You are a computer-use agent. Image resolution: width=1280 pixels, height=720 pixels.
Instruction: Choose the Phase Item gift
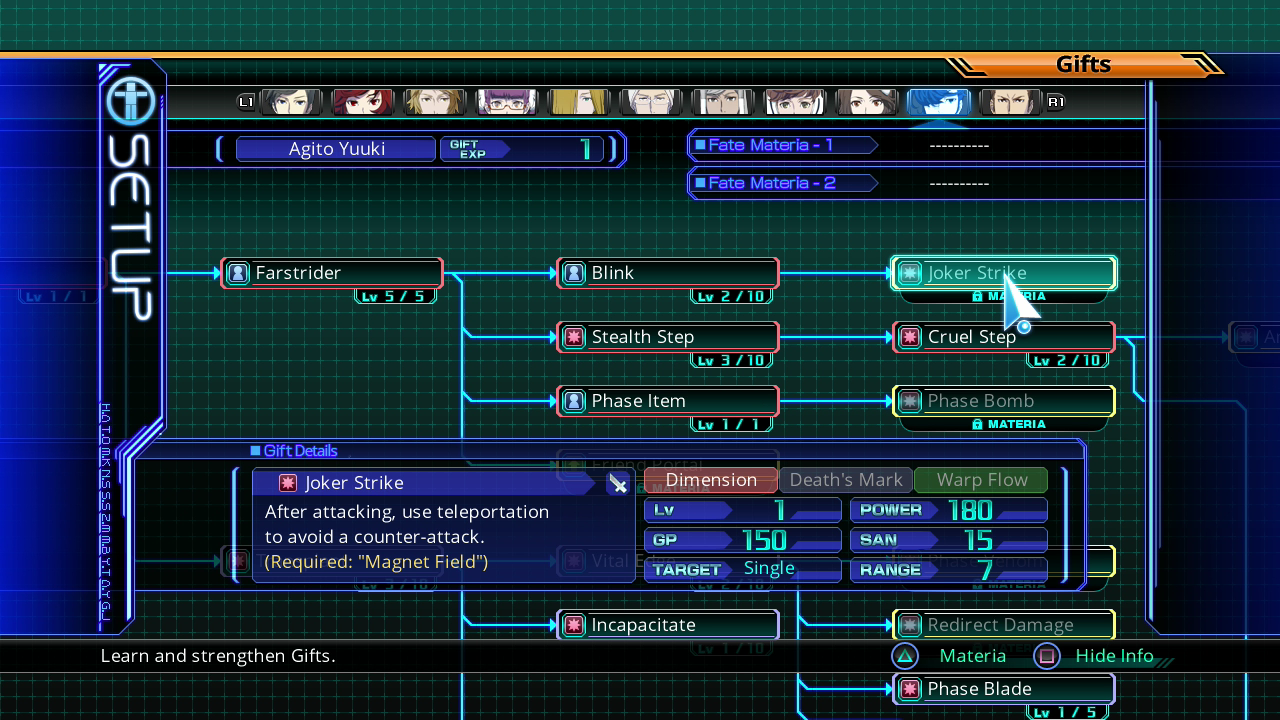[x=668, y=401]
